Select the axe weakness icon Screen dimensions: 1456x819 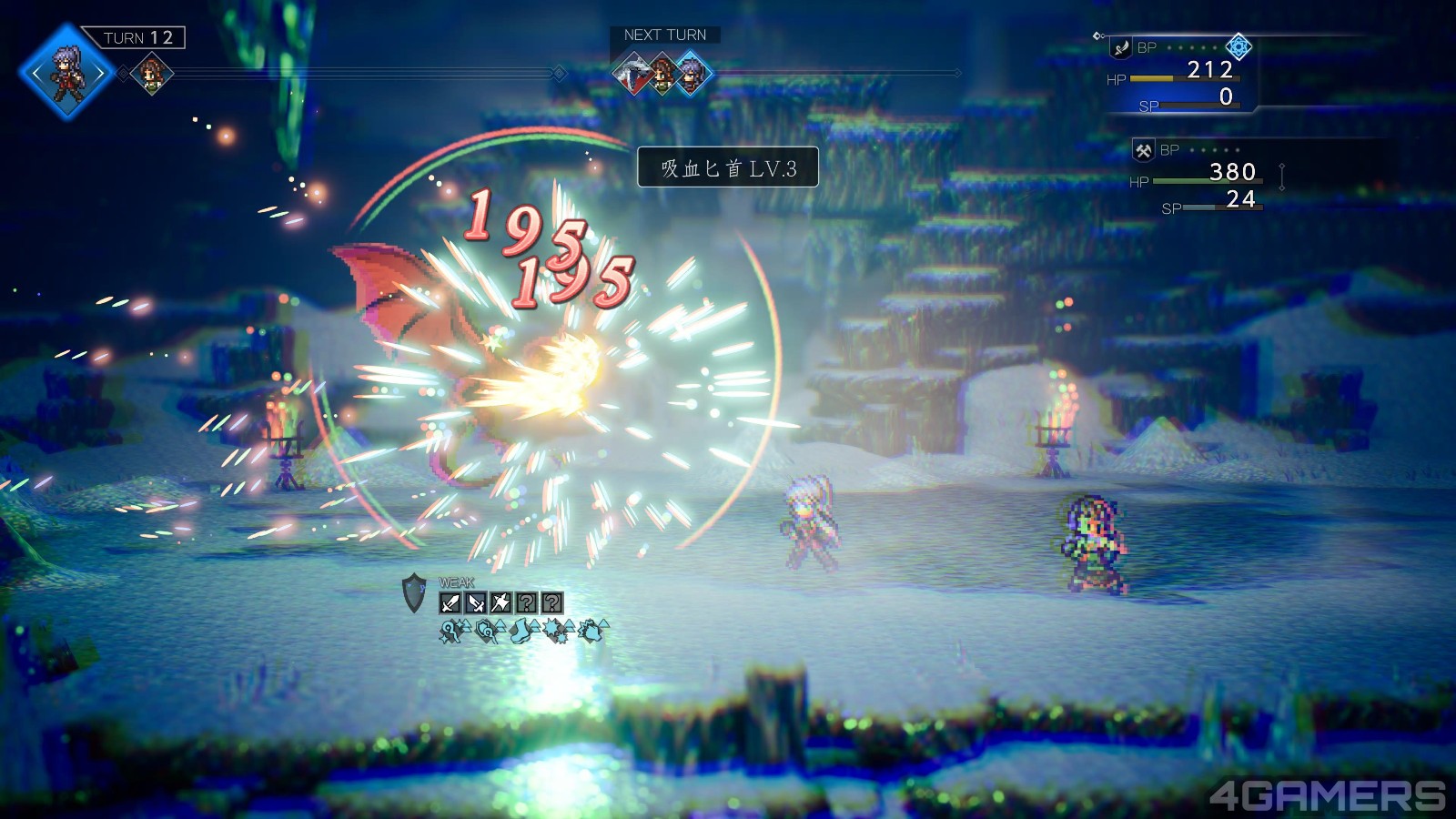point(500,602)
